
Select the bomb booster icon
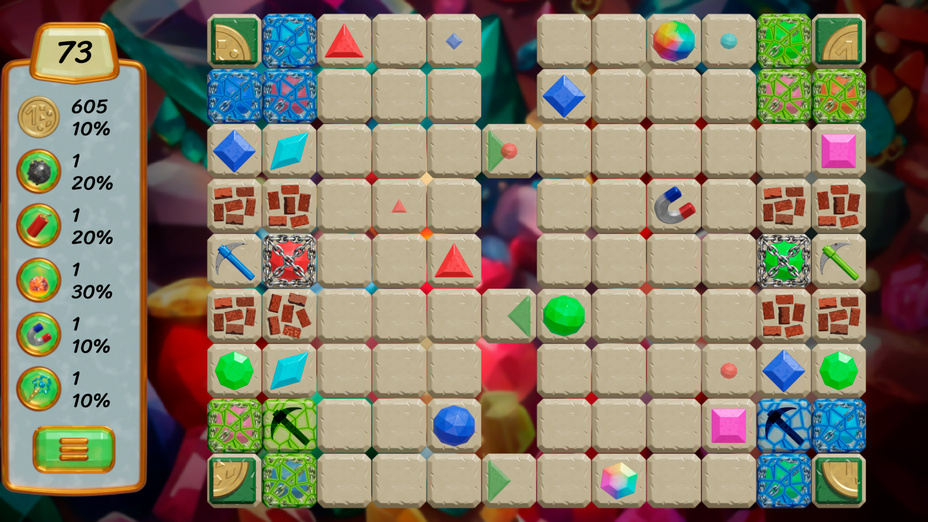click(39, 172)
